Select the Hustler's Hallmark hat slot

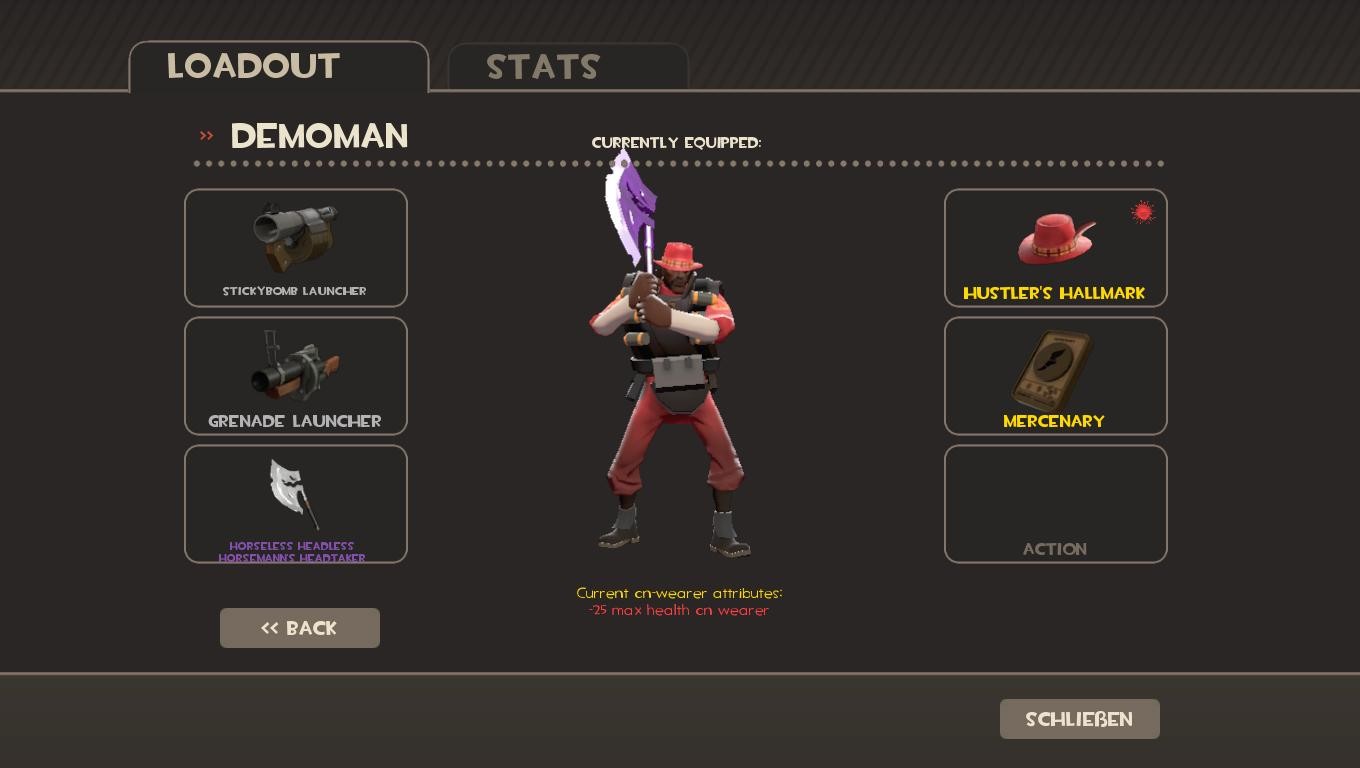[1056, 247]
